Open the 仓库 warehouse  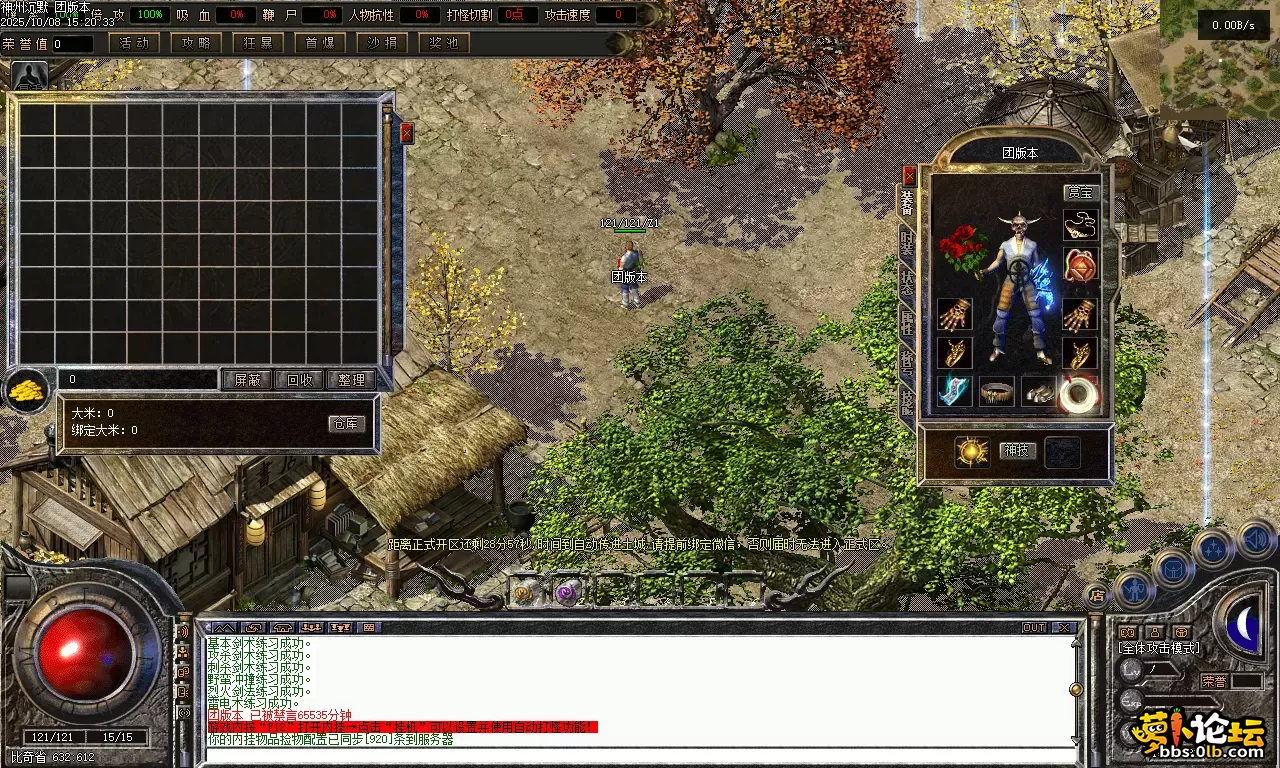[346, 424]
